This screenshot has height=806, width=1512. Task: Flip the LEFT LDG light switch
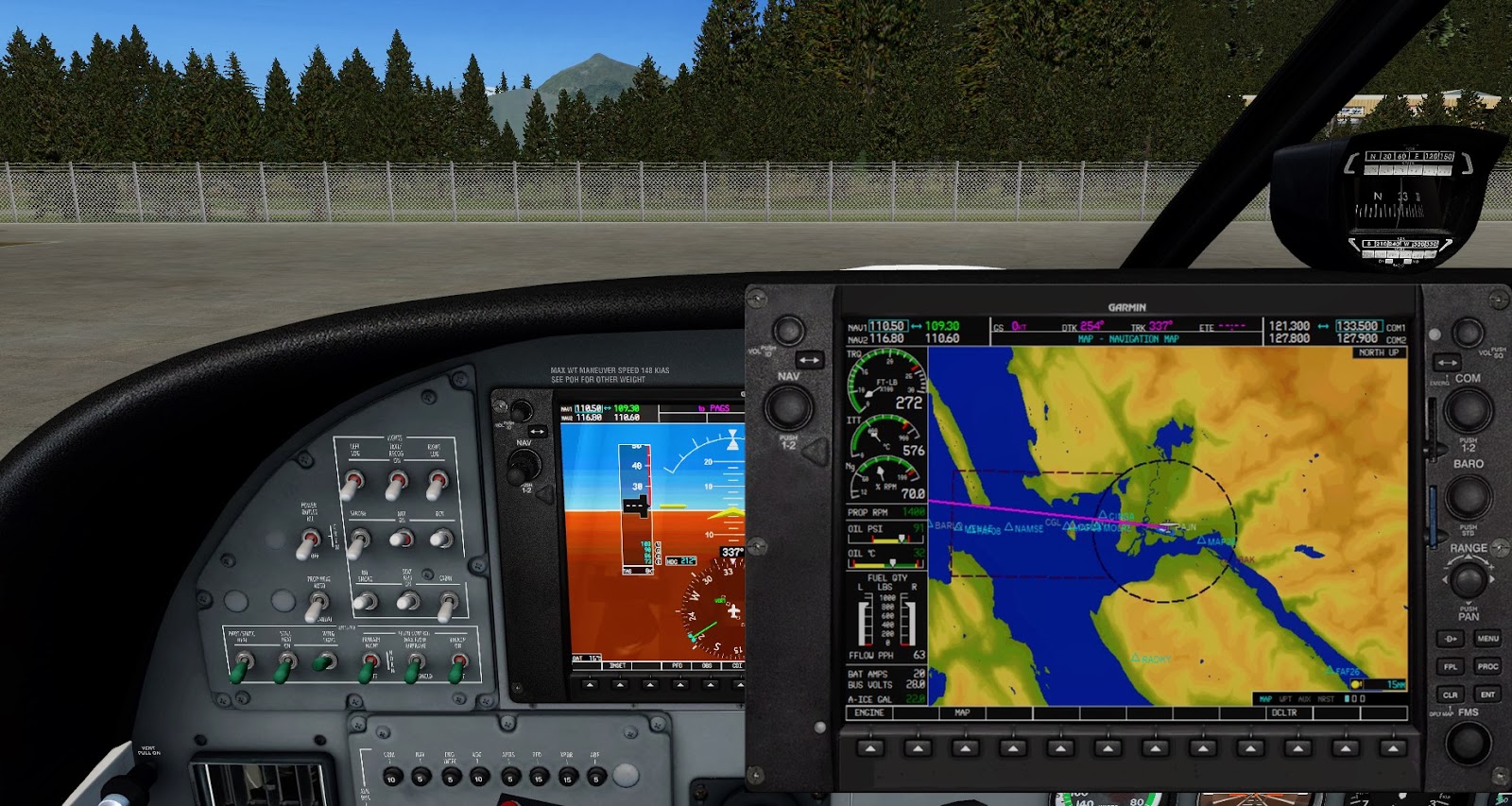352,482
